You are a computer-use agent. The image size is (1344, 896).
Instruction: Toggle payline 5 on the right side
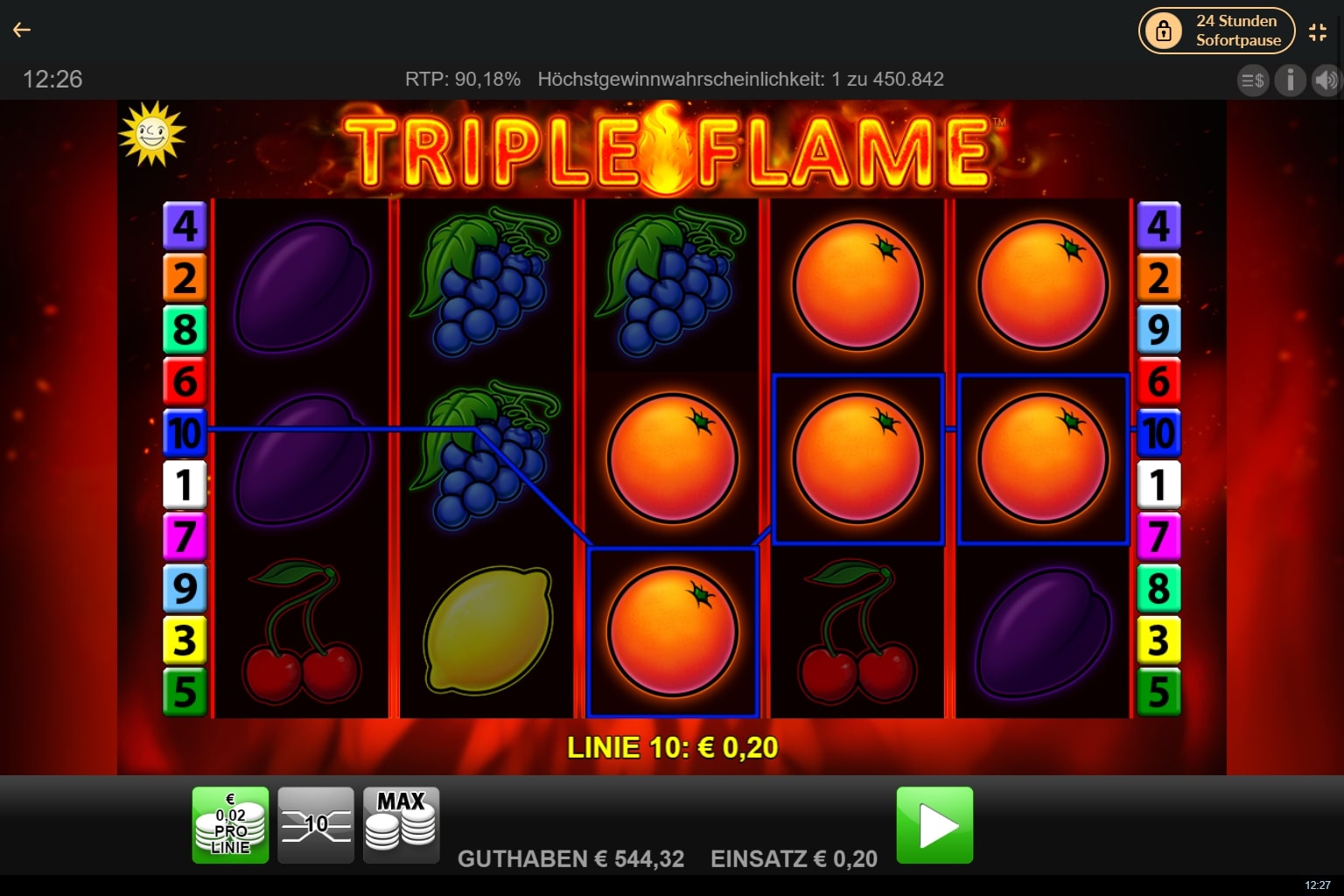click(x=1159, y=690)
